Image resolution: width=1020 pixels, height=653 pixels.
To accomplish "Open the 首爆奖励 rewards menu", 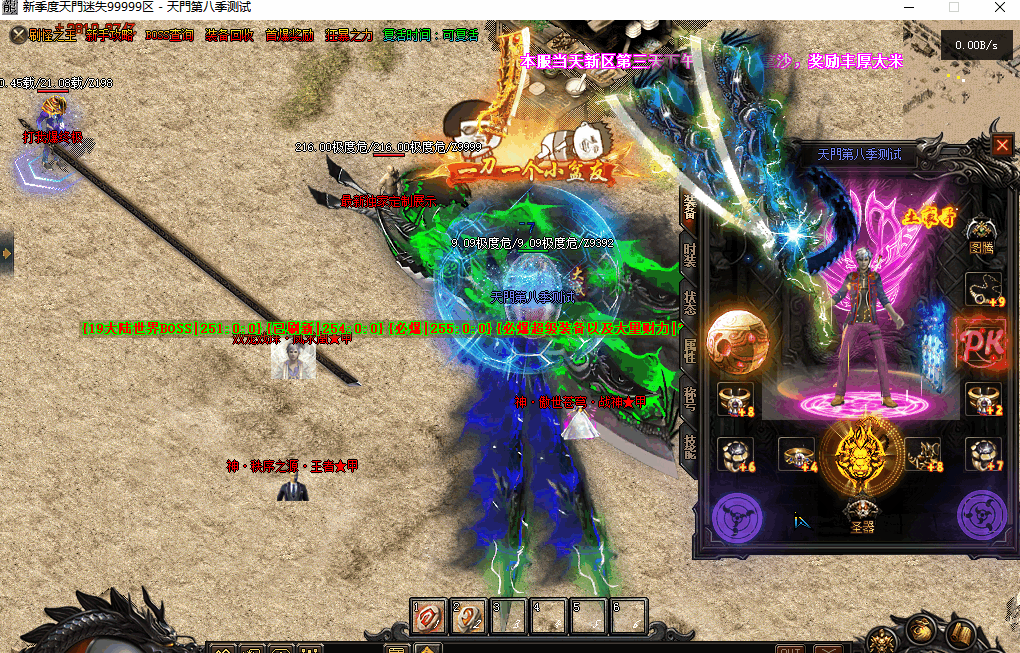I will point(289,35).
